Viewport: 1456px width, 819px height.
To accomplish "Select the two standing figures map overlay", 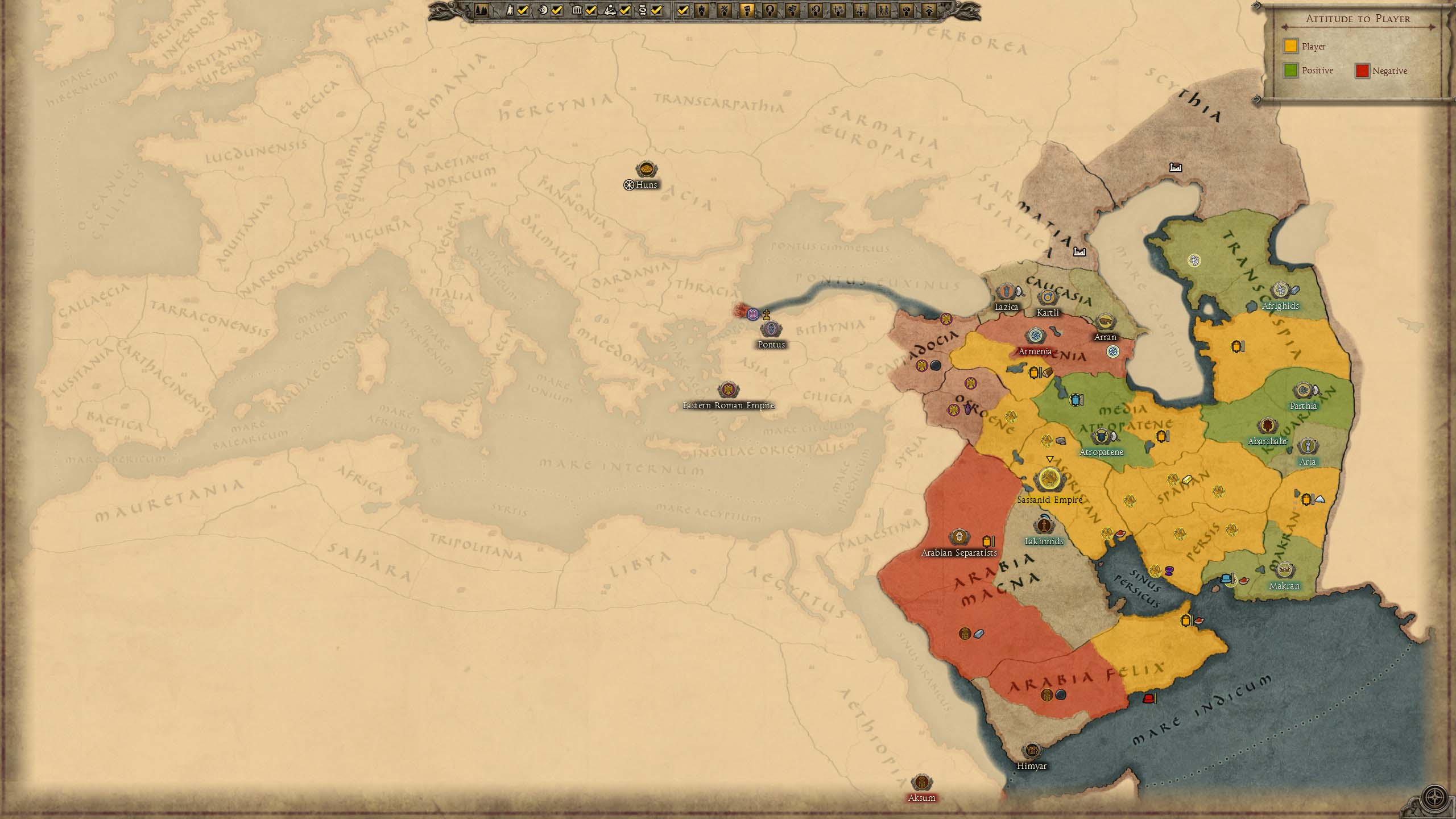I will point(883,10).
